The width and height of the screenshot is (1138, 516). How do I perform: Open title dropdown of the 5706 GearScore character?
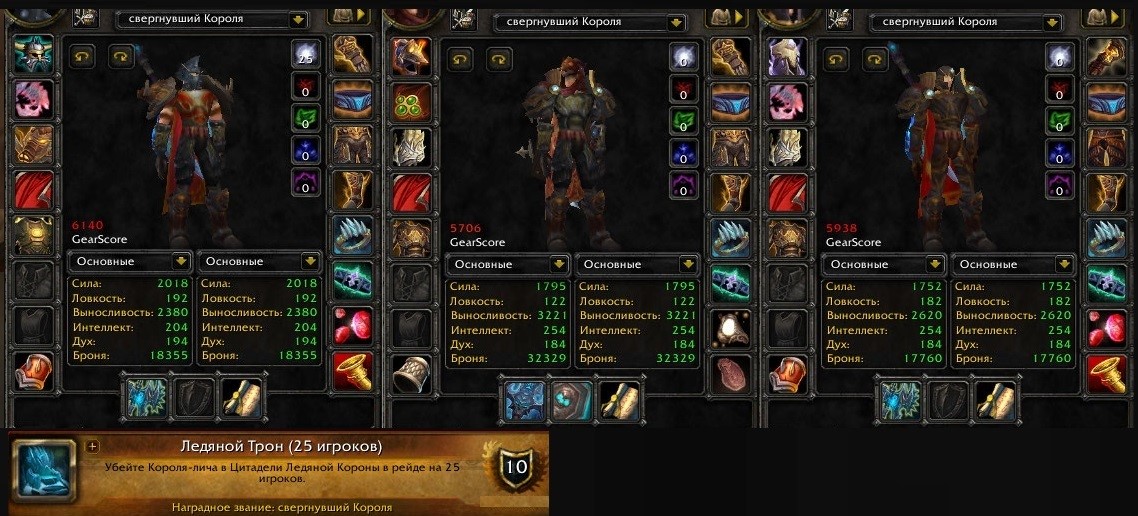(x=676, y=21)
